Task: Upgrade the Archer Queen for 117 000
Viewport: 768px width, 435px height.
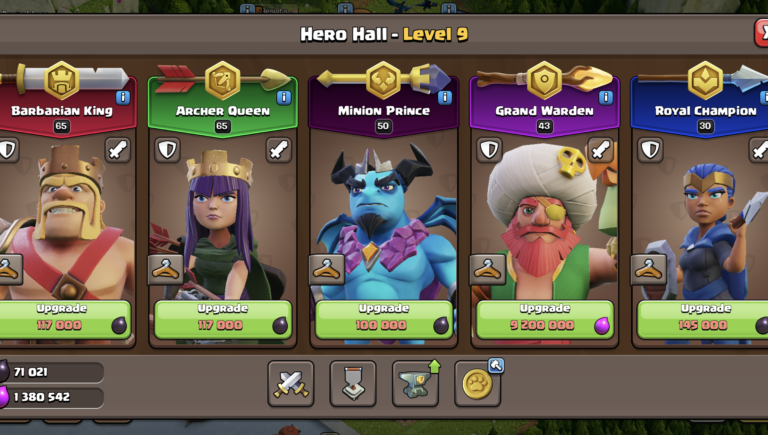Action: pos(222,318)
